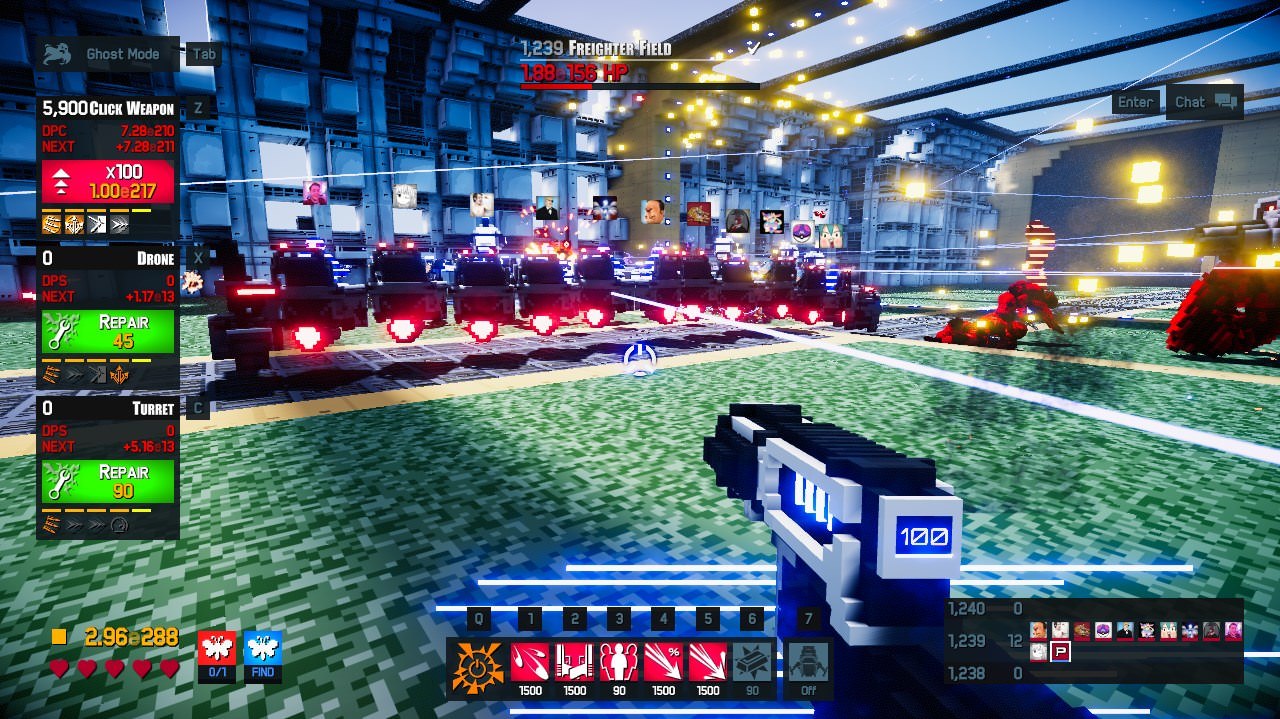Use the falling meteors ability
The width and height of the screenshot is (1280, 719).
[x=530, y=662]
